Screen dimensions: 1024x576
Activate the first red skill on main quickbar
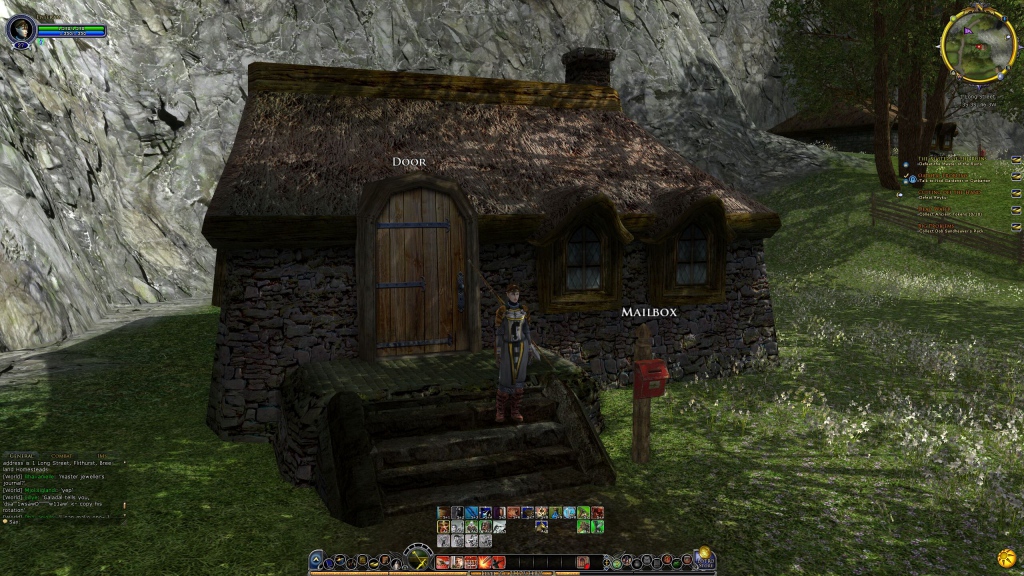442,562
